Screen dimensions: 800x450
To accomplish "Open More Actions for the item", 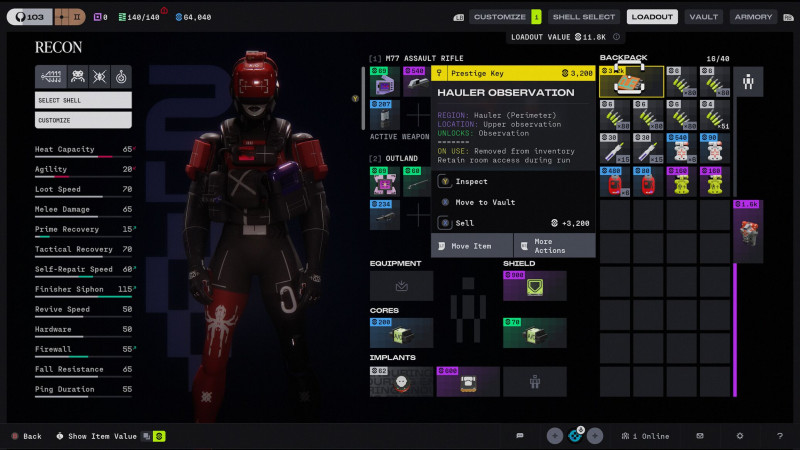I will pyautogui.click(x=555, y=245).
